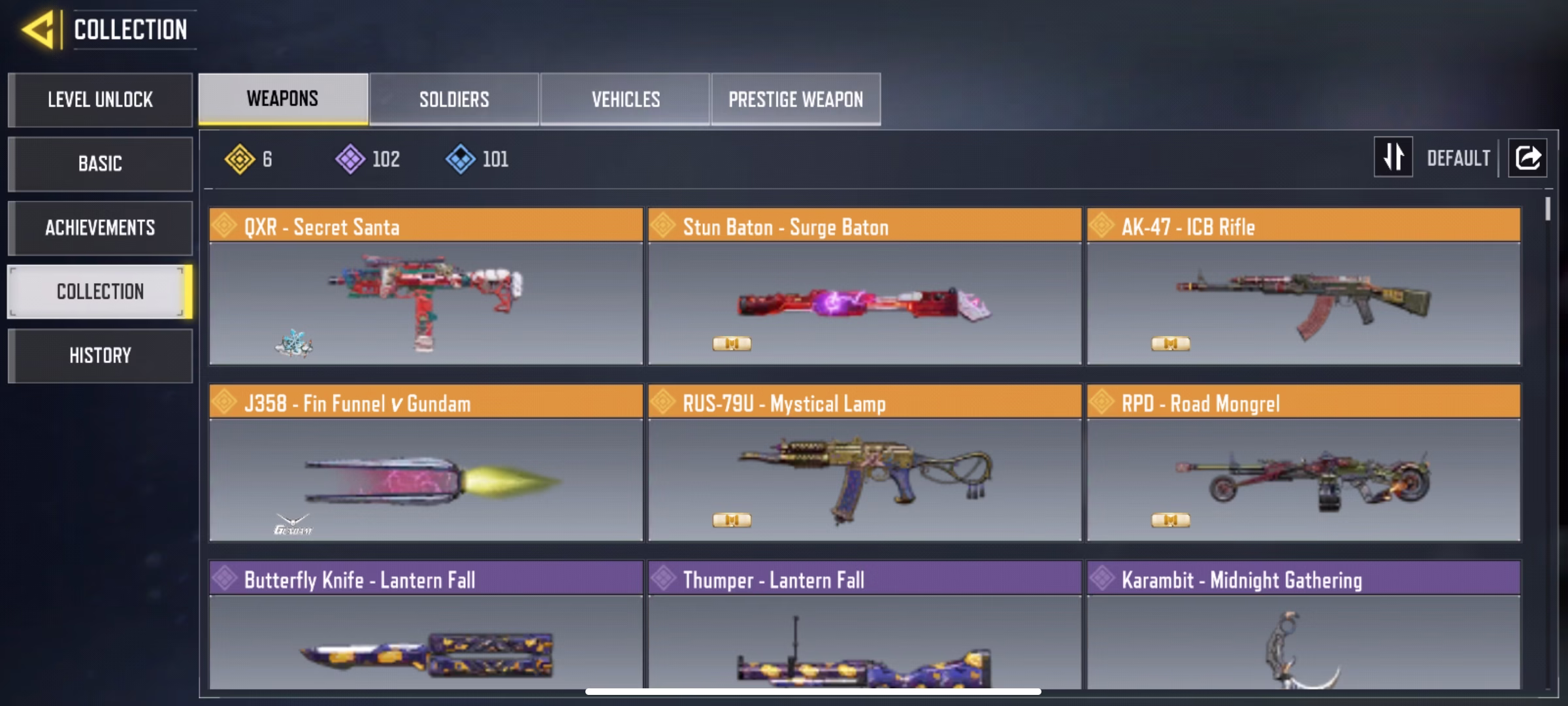Pick the AK-47 - ICB Rifle card
The height and width of the screenshot is (706, 1568).
coord(1303,288)
